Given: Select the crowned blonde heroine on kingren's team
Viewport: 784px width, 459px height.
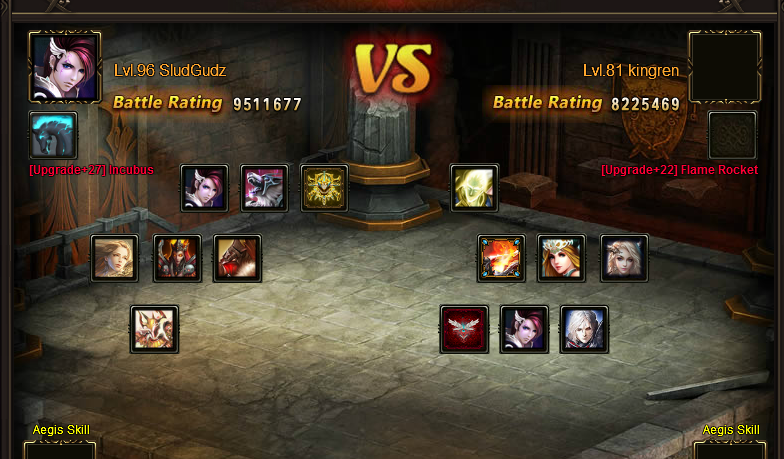Looking at the screenshot, I should tap(561, 259).
